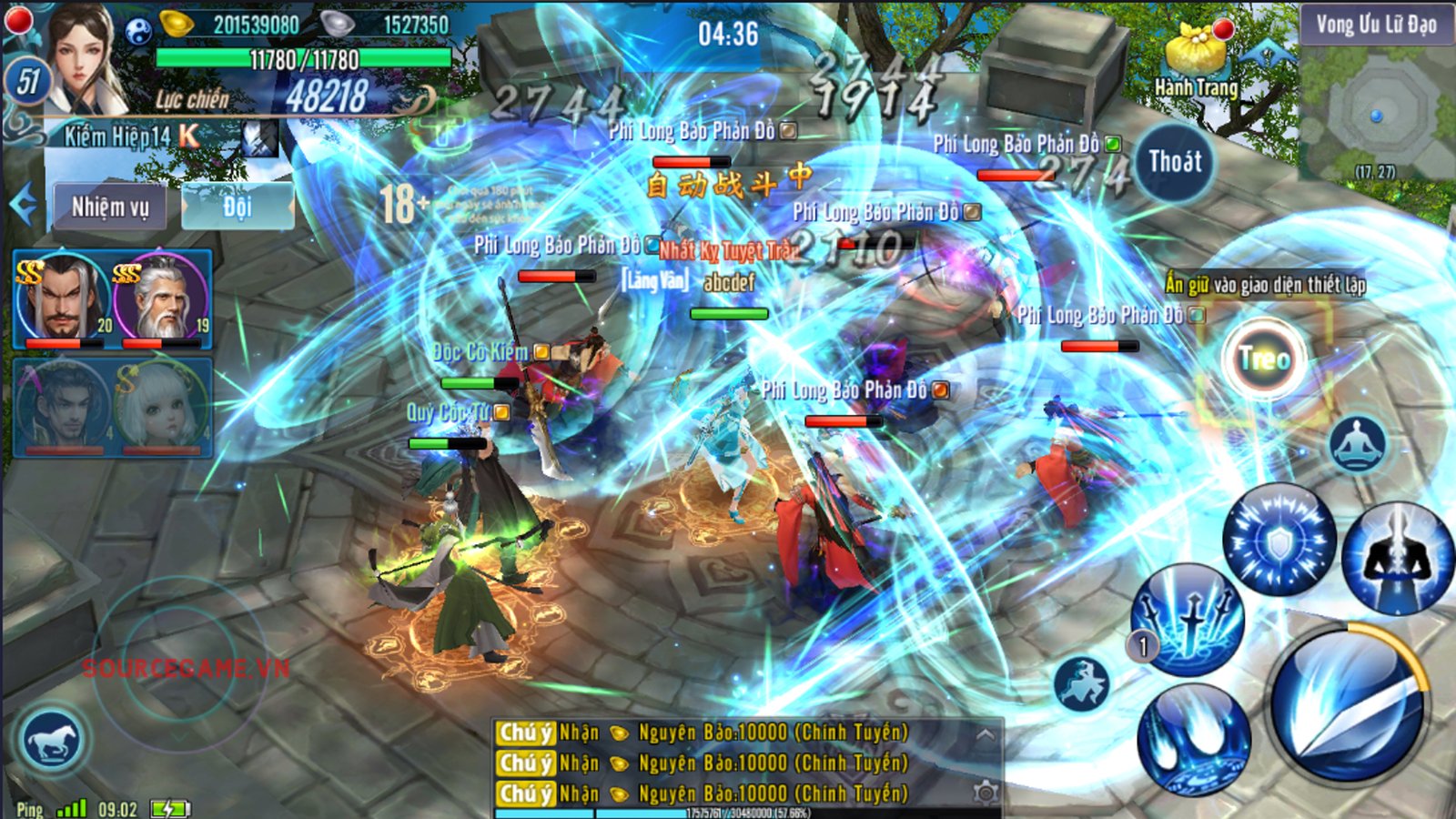Expand the chat log with the arrow
The image size is (1456, 819).
(985, 733)
